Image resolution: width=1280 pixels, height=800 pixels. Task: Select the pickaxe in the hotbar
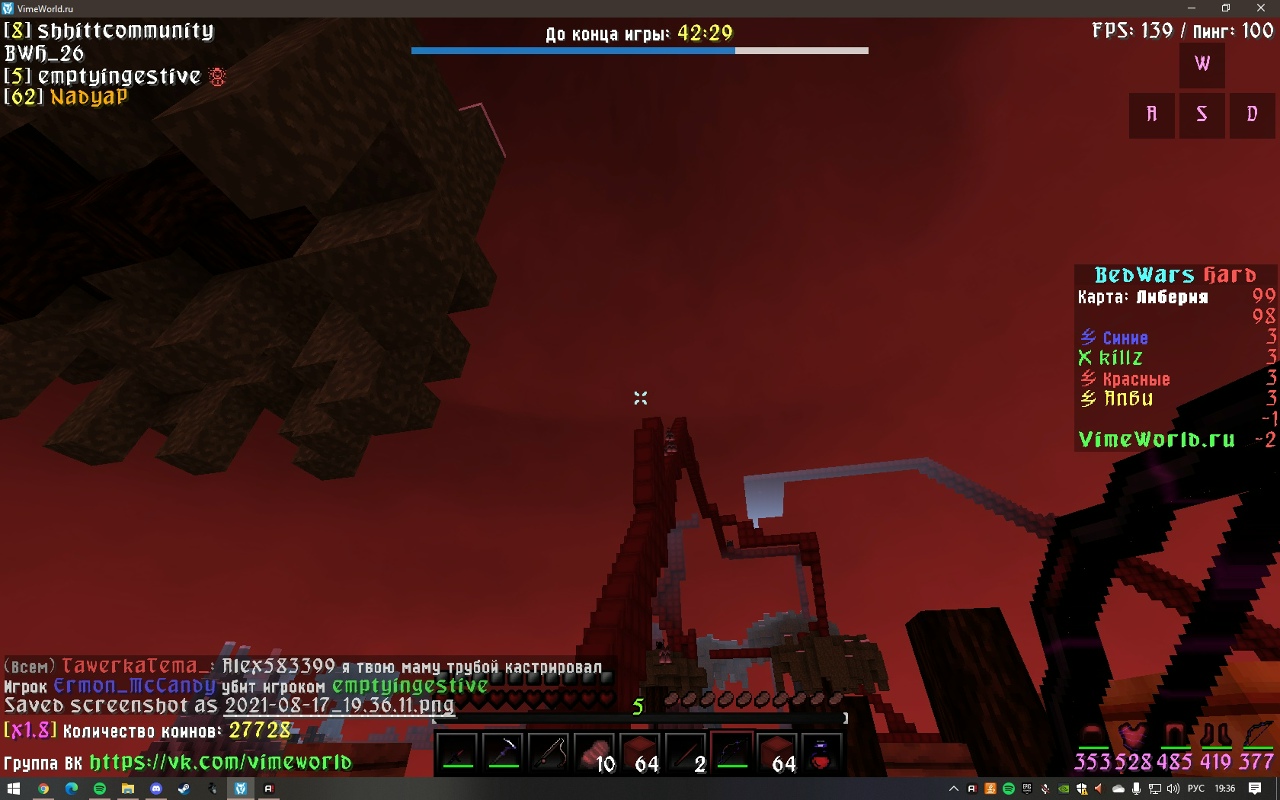coord(504,752)
